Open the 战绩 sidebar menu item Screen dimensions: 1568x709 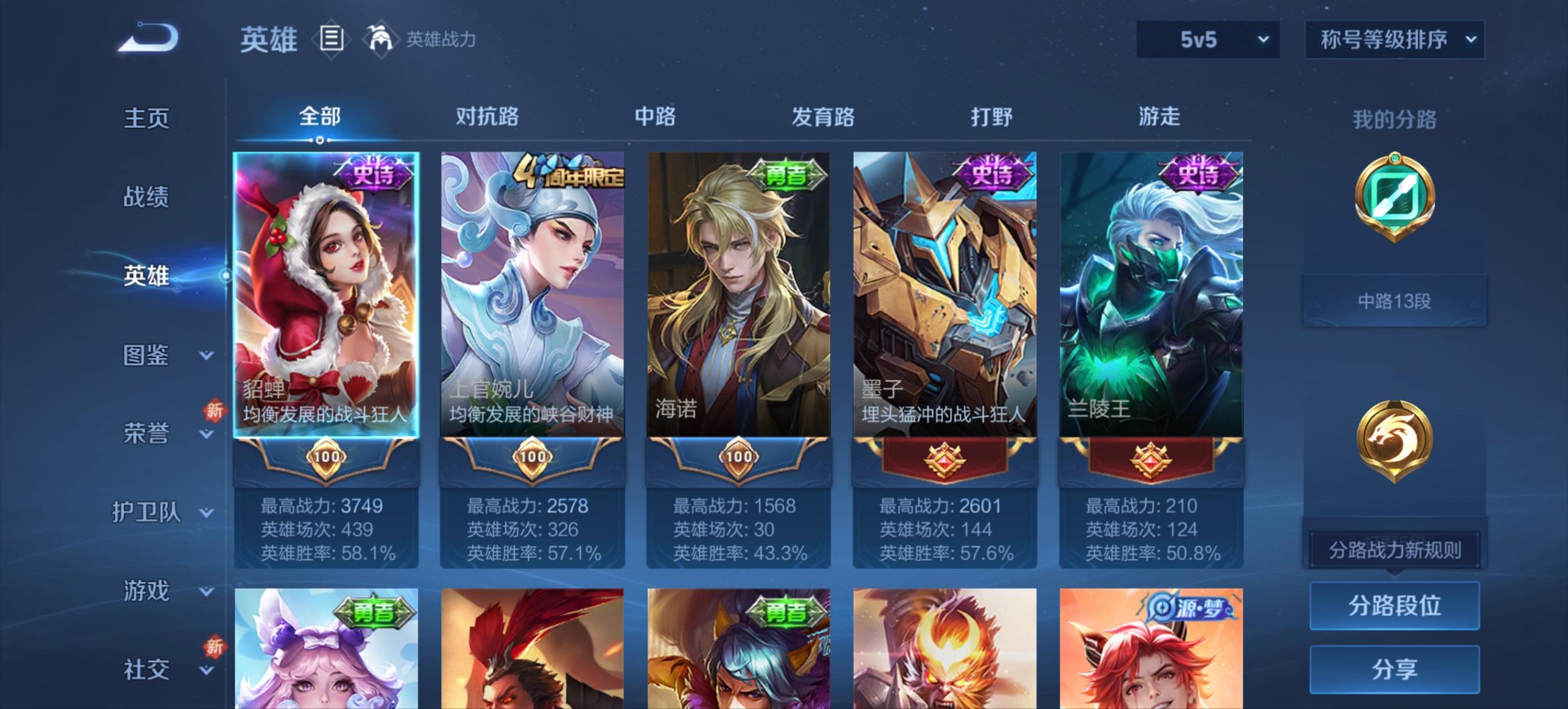(147, 198)
